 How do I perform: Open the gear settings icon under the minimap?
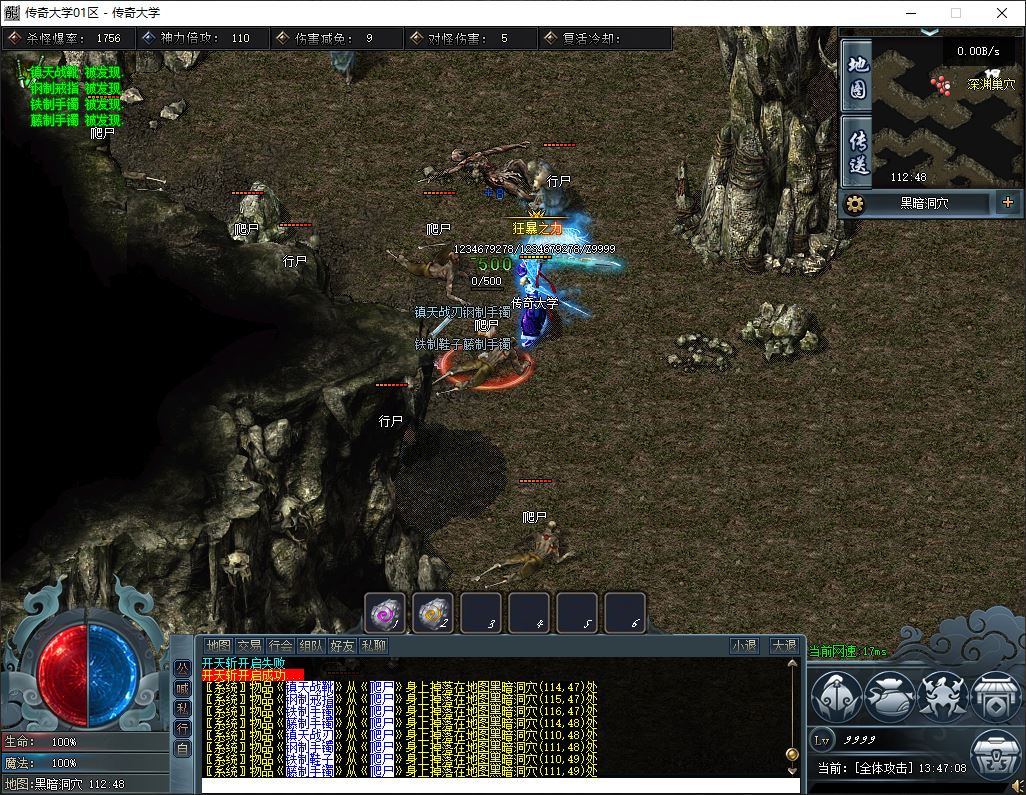(x=855, y=204)
